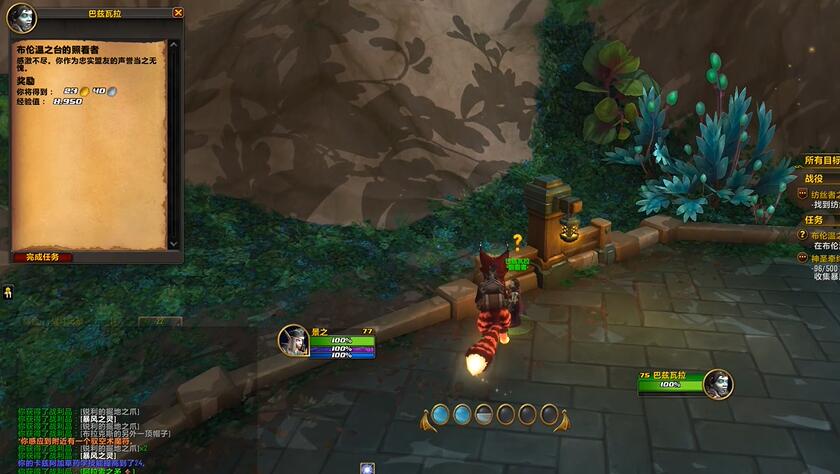Open the 所有目标 objectives tracker header

(x=821, y=160)
